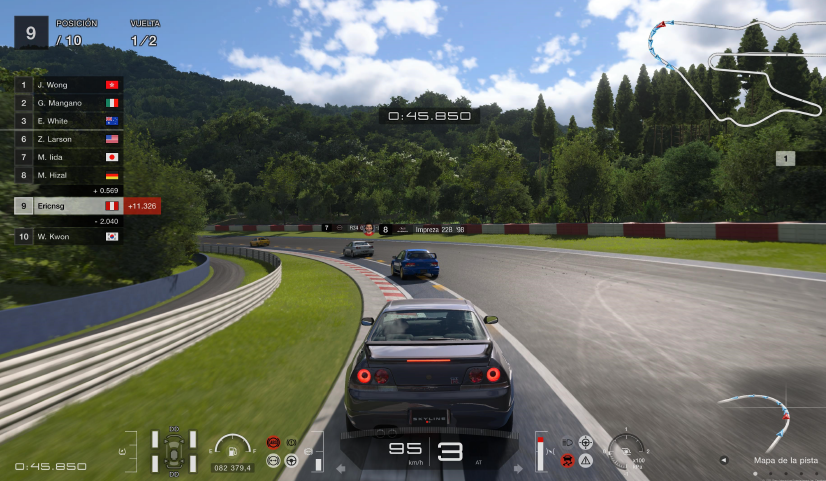Viewport: 826px width, 481px height.
Task: Select the Impreza 22B opponent name tag
Action: coord(440,229)
